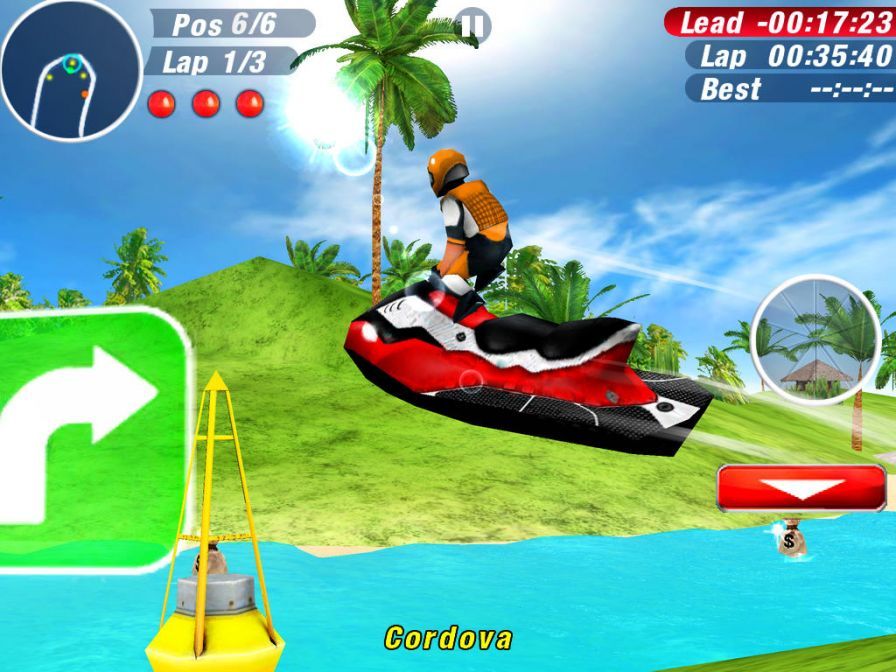896x672 pixels.
Task: Tap the circular track minimap
Action: coord(70,70)
